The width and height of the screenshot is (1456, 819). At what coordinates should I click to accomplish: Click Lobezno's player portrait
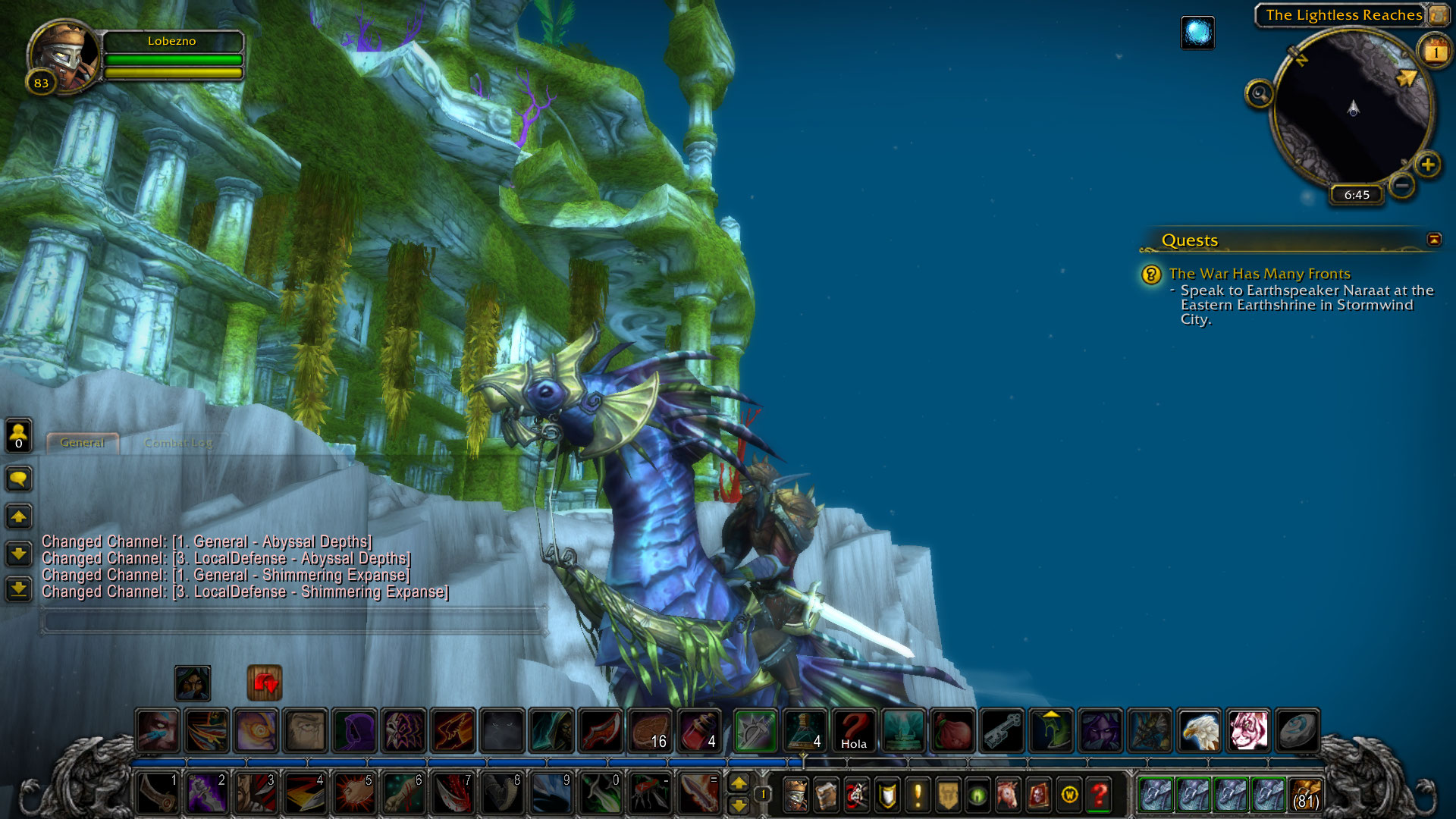pos(64,55)
